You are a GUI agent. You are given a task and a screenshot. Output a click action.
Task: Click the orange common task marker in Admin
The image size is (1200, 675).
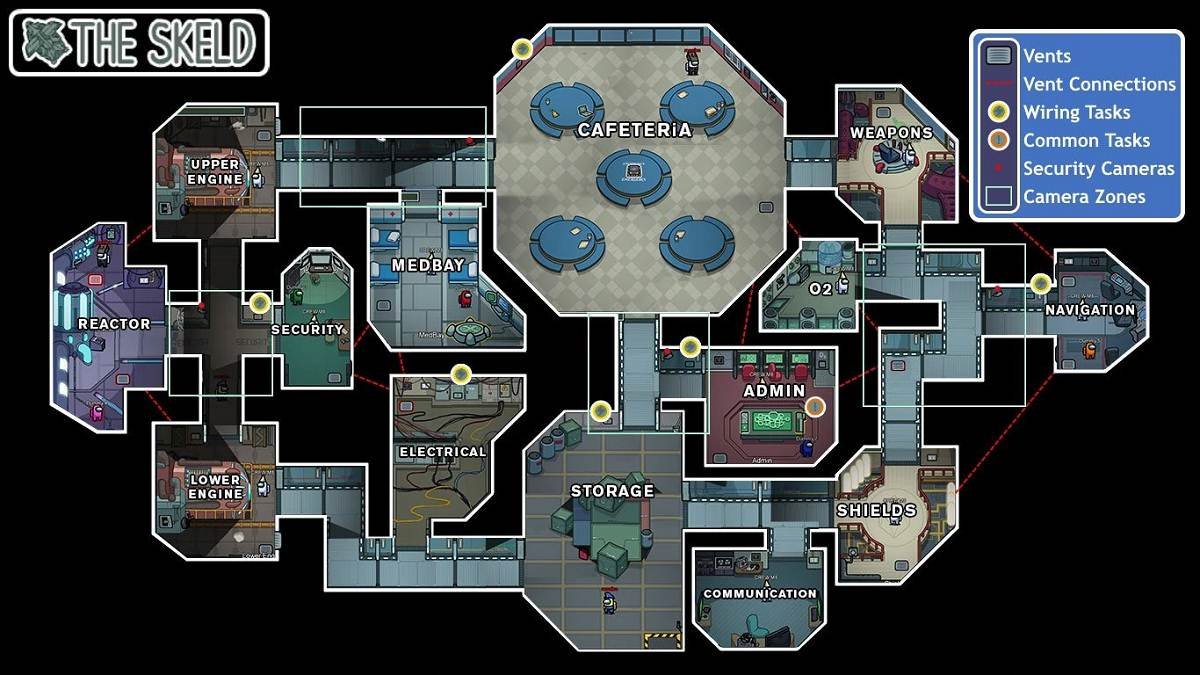tap(815, 406)
